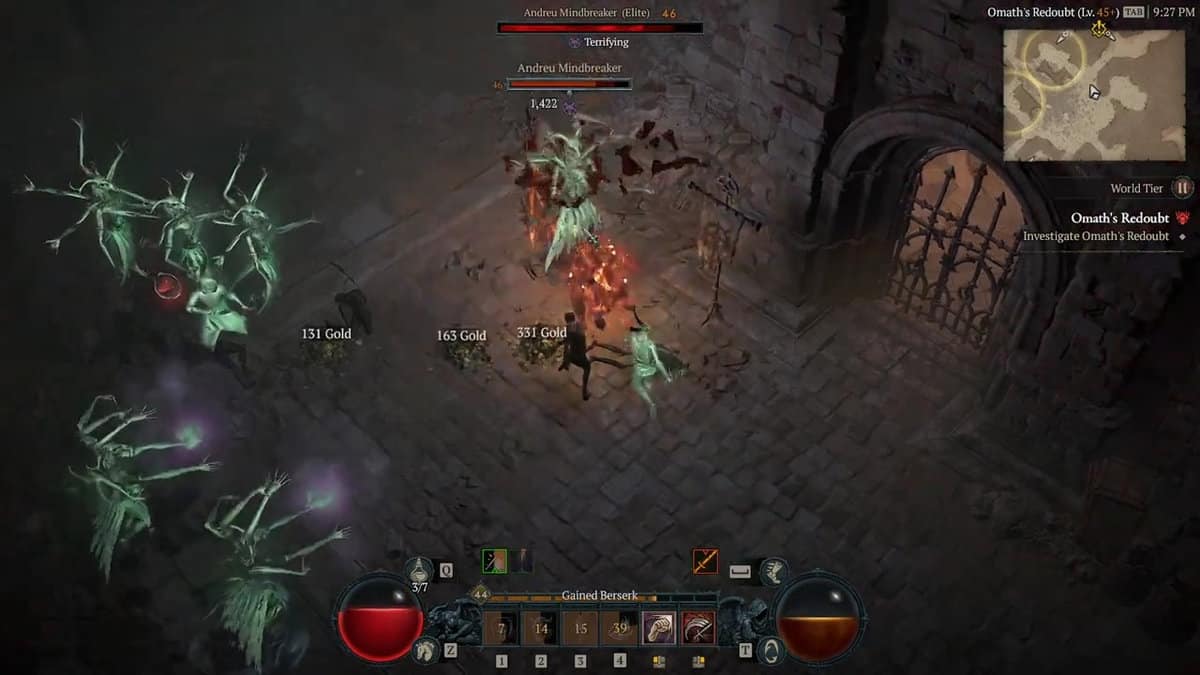Select the Omath's Redoubt quest tracker entry
1200x675 pixels.
pyautogui.click(x=1119, y=218)
